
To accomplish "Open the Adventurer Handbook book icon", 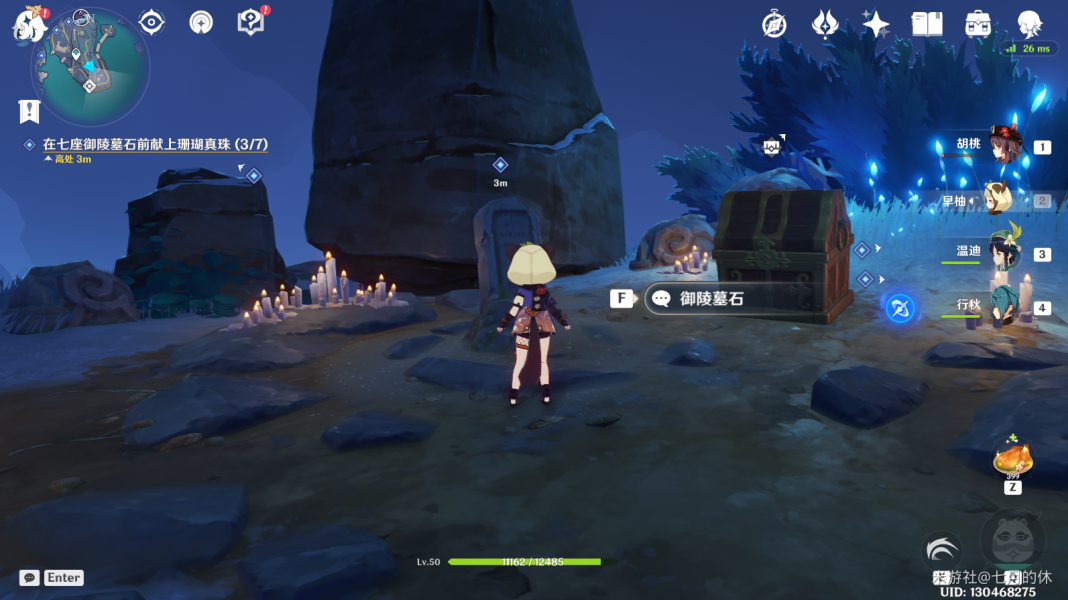I will (927, 24).
